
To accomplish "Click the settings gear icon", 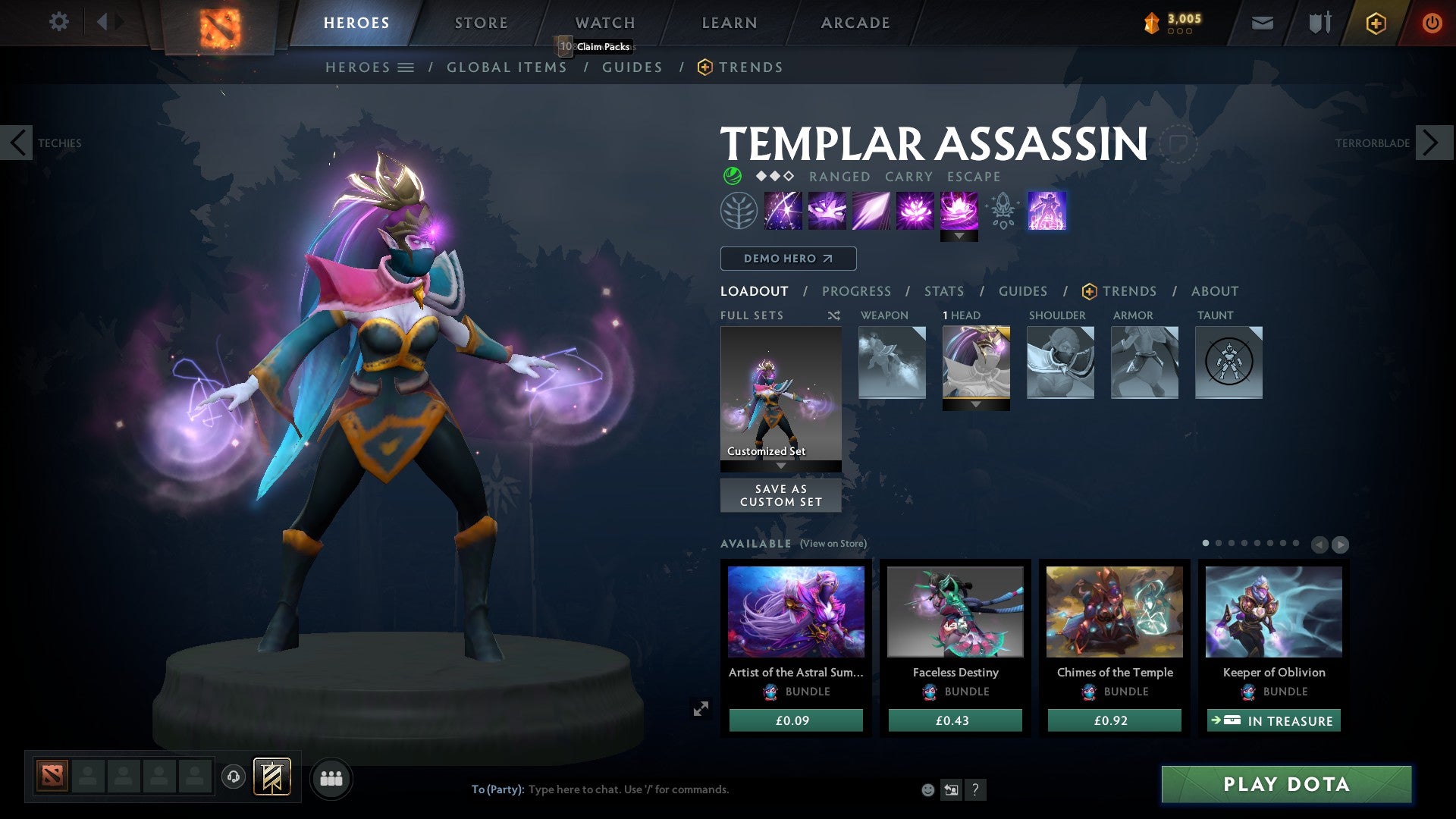I will pos(58,21).
